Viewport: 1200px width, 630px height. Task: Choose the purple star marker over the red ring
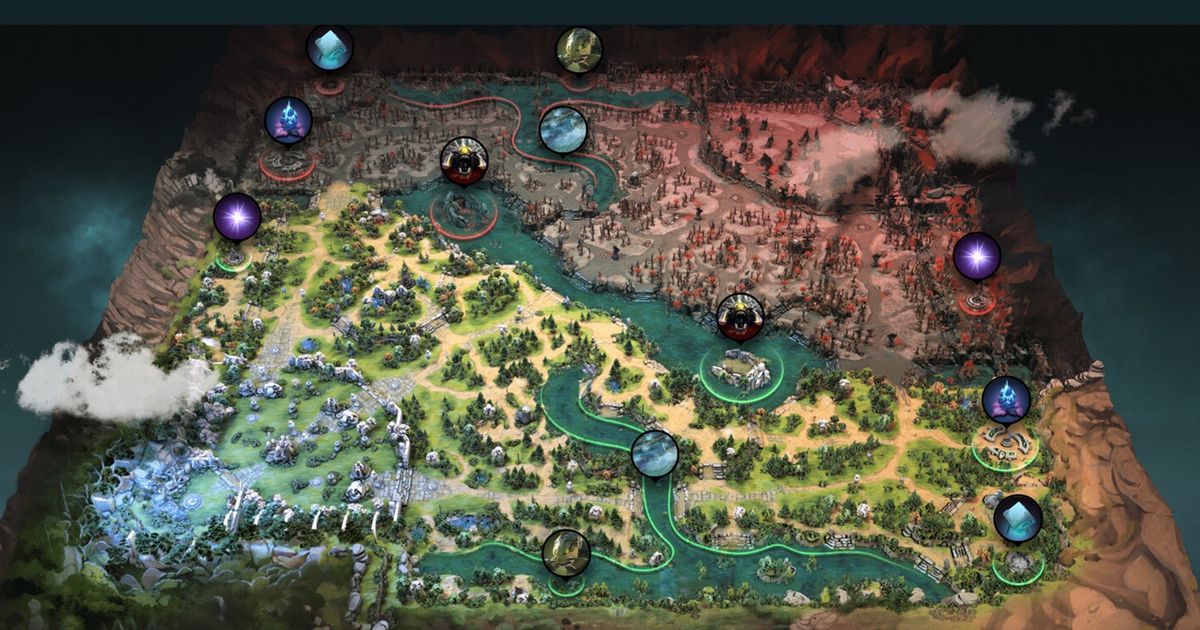[976, 257]
